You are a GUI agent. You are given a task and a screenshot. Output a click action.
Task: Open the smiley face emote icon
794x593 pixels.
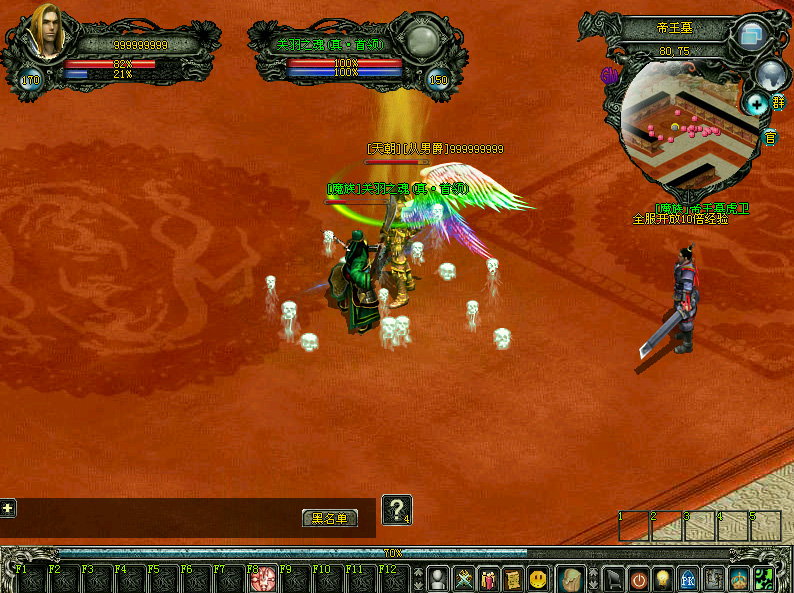[539, 578]
